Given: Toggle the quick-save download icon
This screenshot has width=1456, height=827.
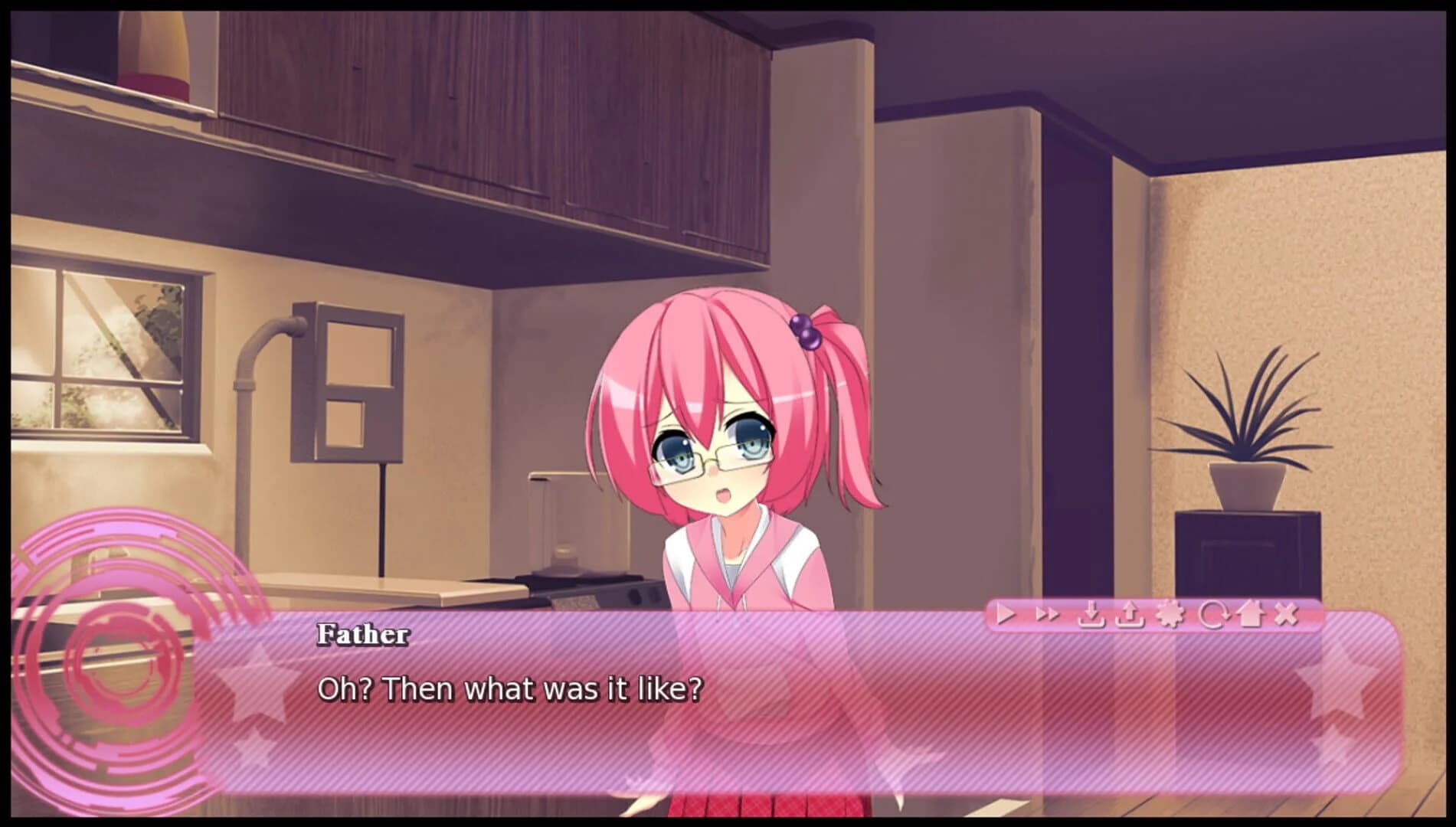Looking at the screenshot, I should click(1091, 613).
